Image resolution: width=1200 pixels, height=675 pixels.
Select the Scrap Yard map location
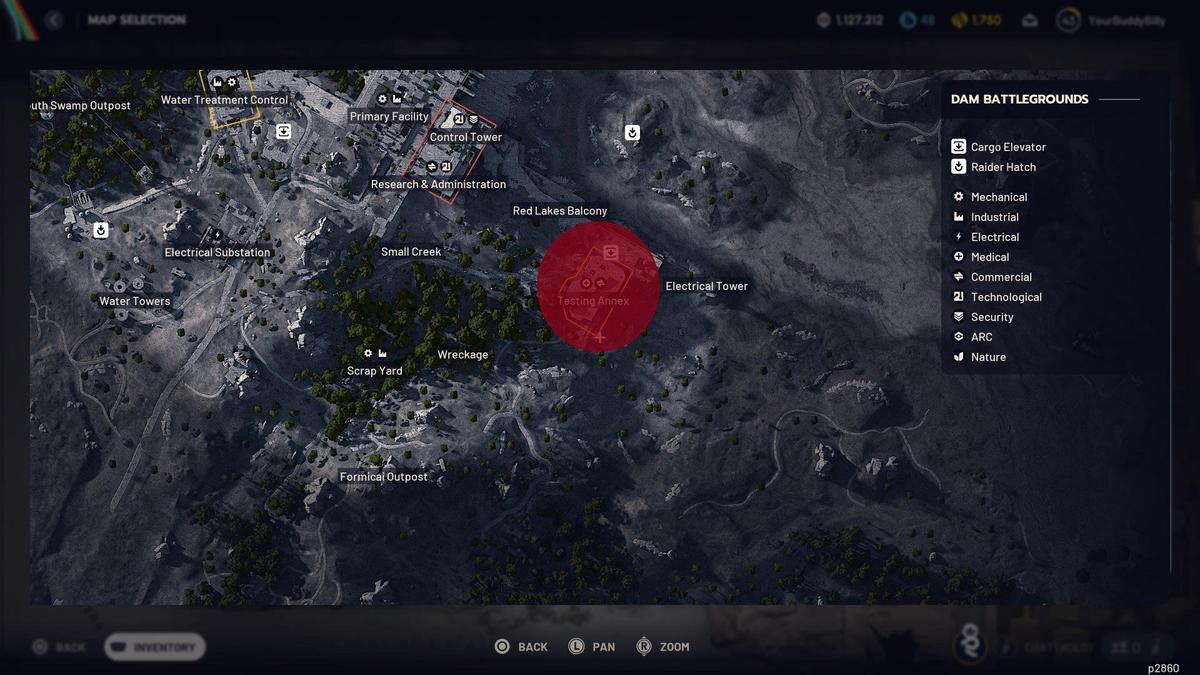point(375,370)
